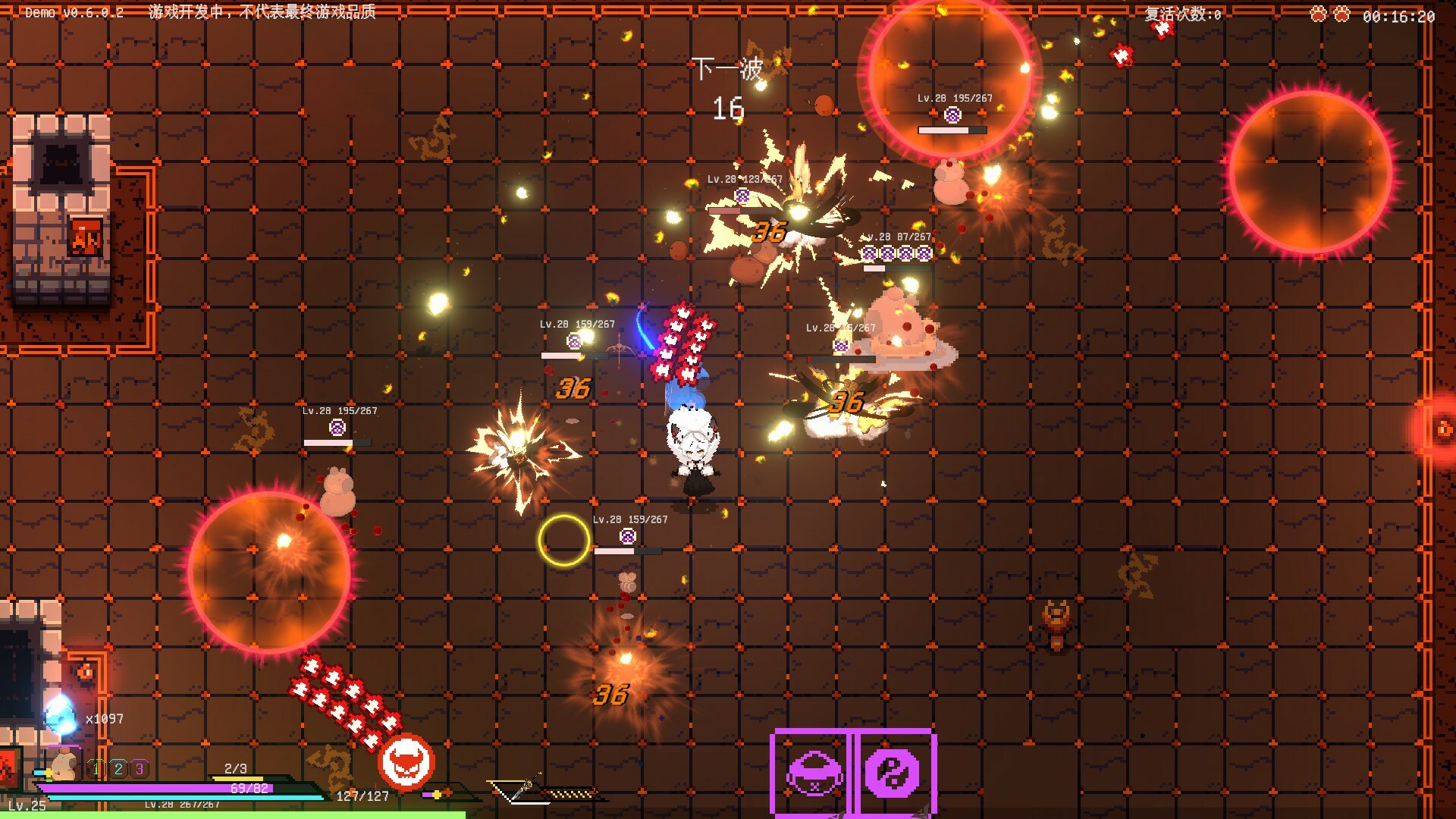Click the second paw icon in the top-right
This screenshot has width=1456, height=819.
click(1342, 14)
